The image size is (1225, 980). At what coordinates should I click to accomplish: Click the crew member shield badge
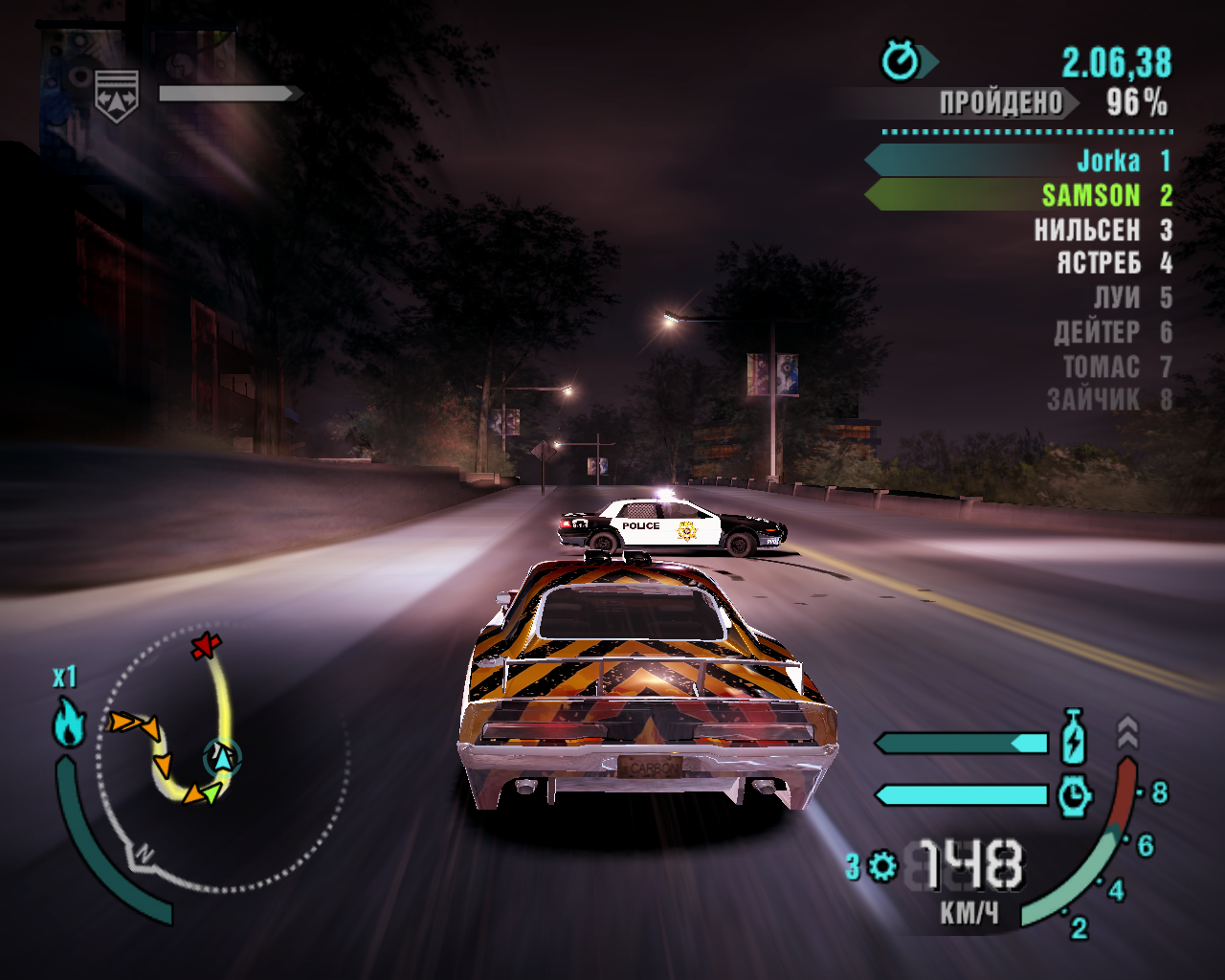(x=117, y=96)
